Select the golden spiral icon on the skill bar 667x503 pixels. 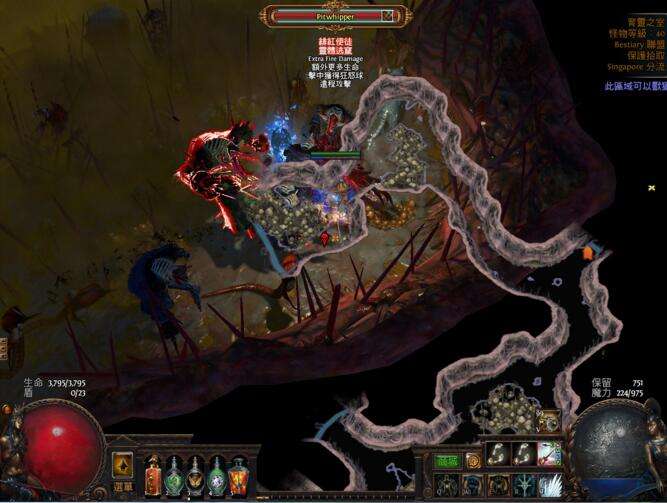point(472,460)
